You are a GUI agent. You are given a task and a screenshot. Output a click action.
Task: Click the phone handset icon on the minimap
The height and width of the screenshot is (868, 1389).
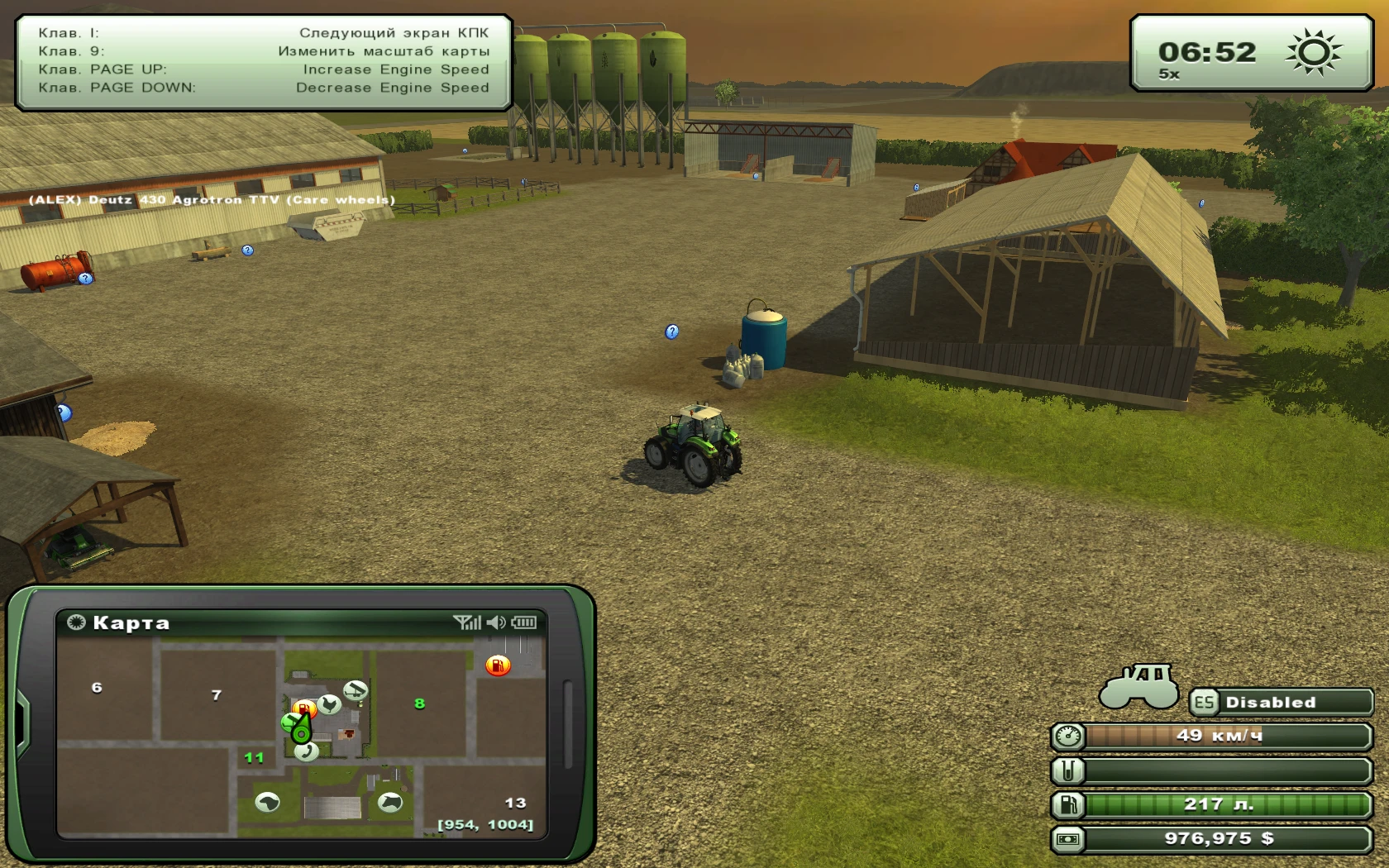coord(308,754)
